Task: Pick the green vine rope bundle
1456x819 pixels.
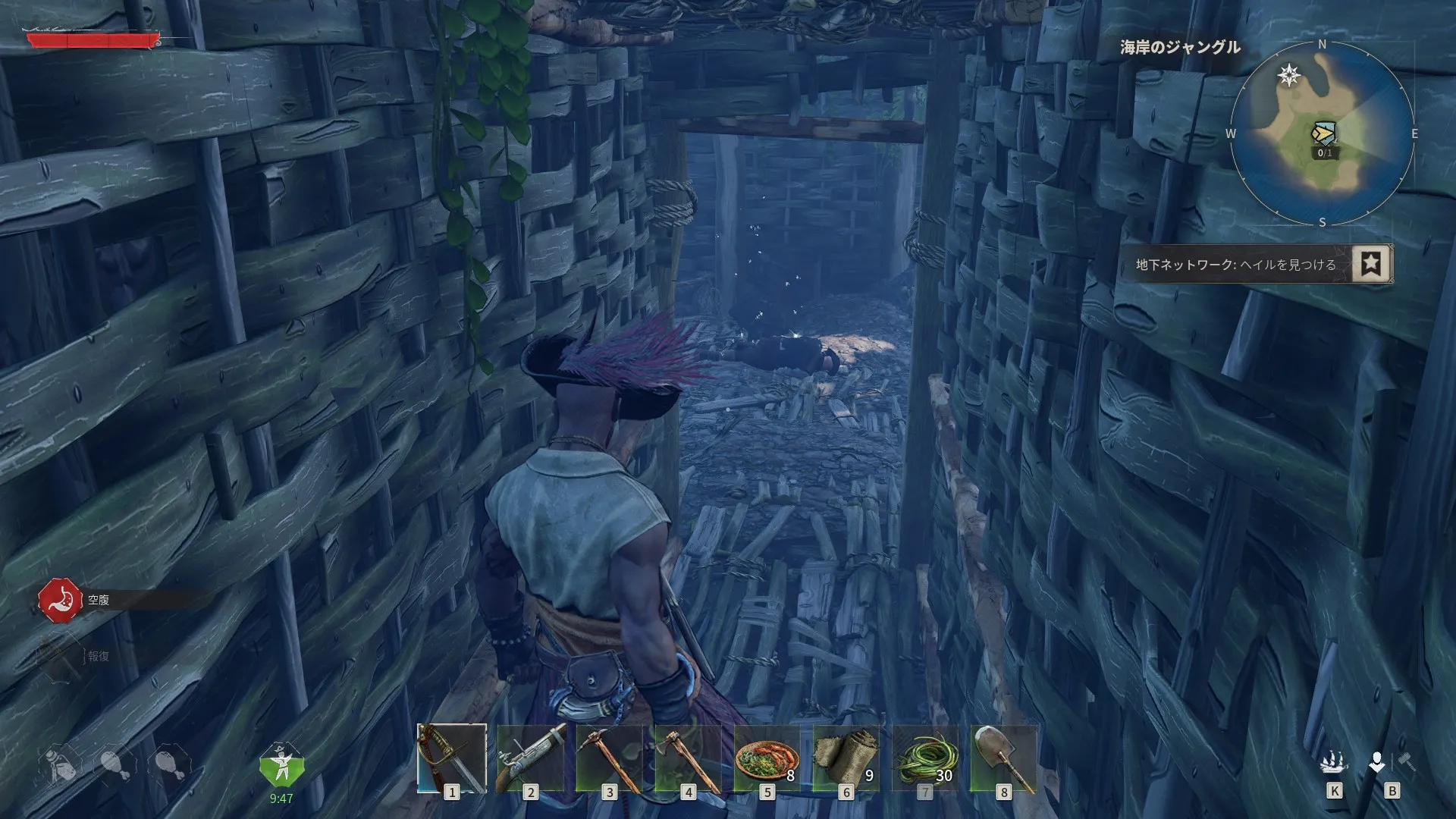Action: tap(924, 758)
